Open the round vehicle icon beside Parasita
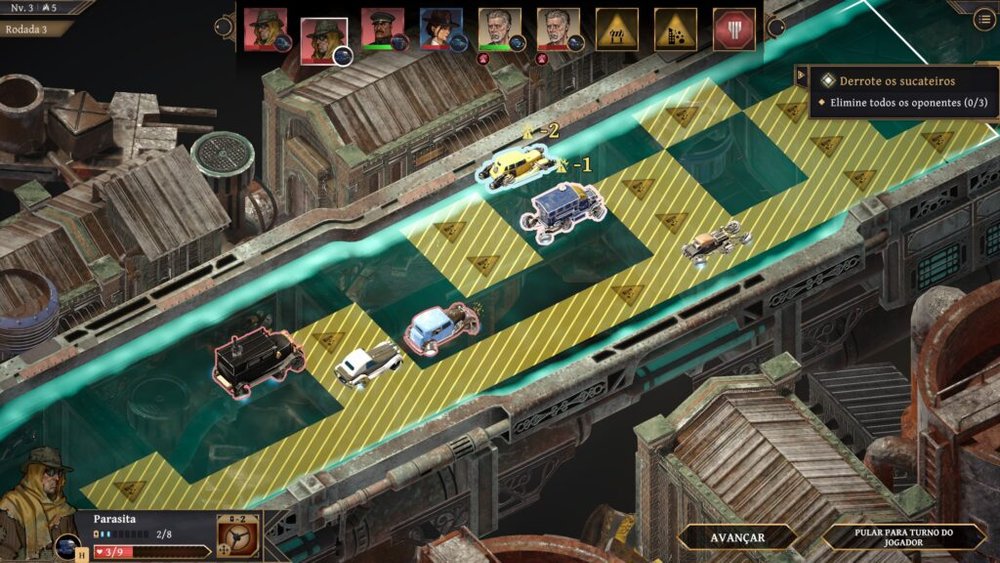This screenshot has width=1000, height=563. pyautogui.click(x=68, y=547)
